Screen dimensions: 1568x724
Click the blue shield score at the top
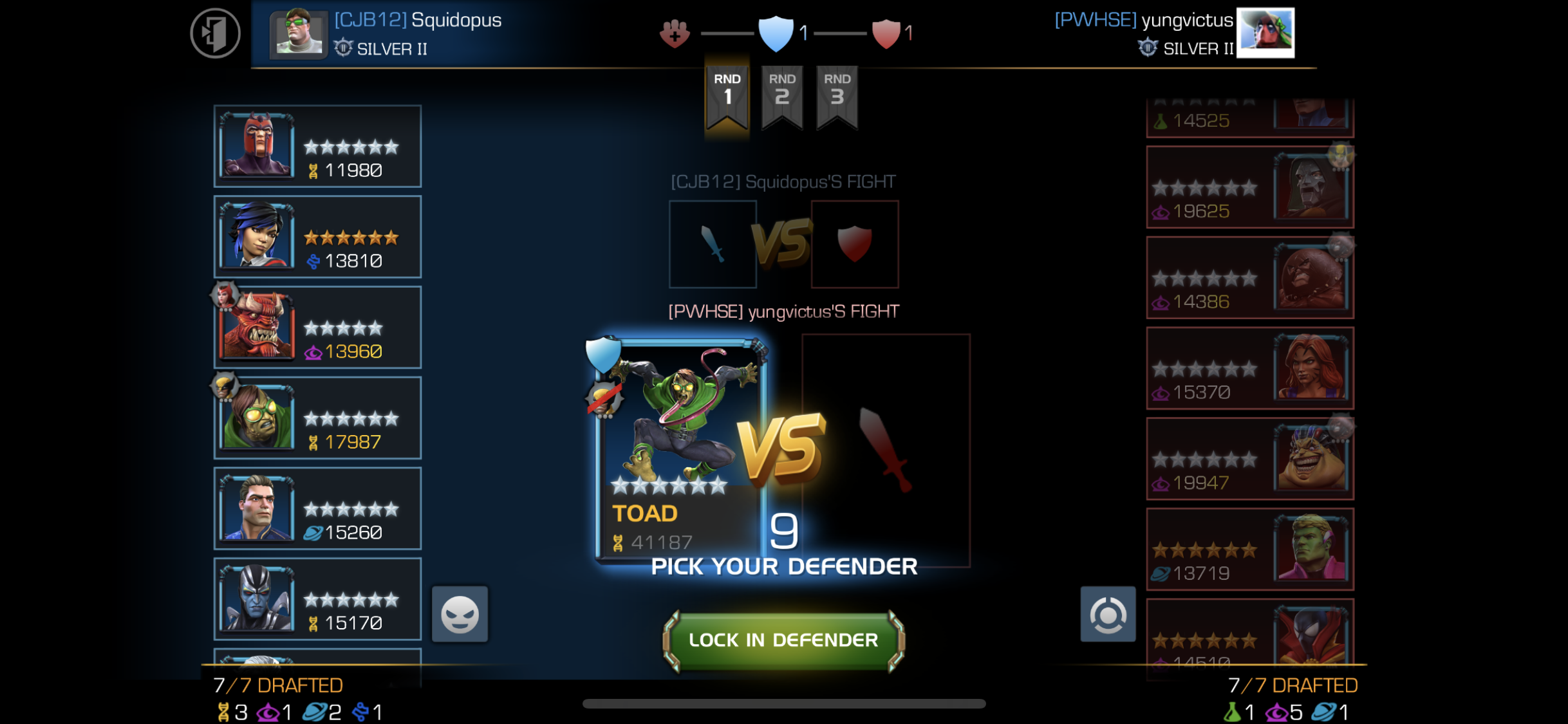(777, 33)
